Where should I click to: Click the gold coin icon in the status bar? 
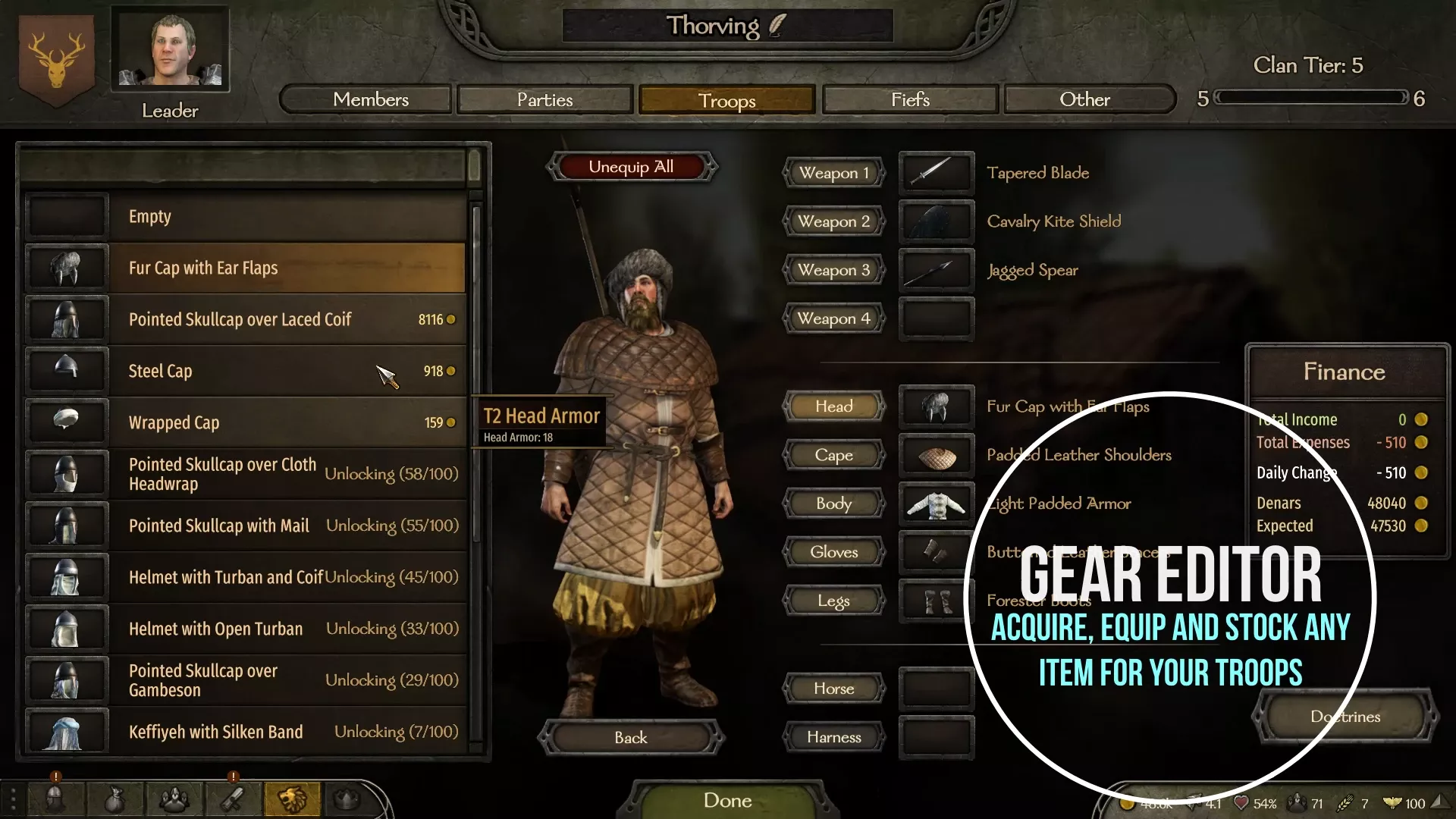1128,802
